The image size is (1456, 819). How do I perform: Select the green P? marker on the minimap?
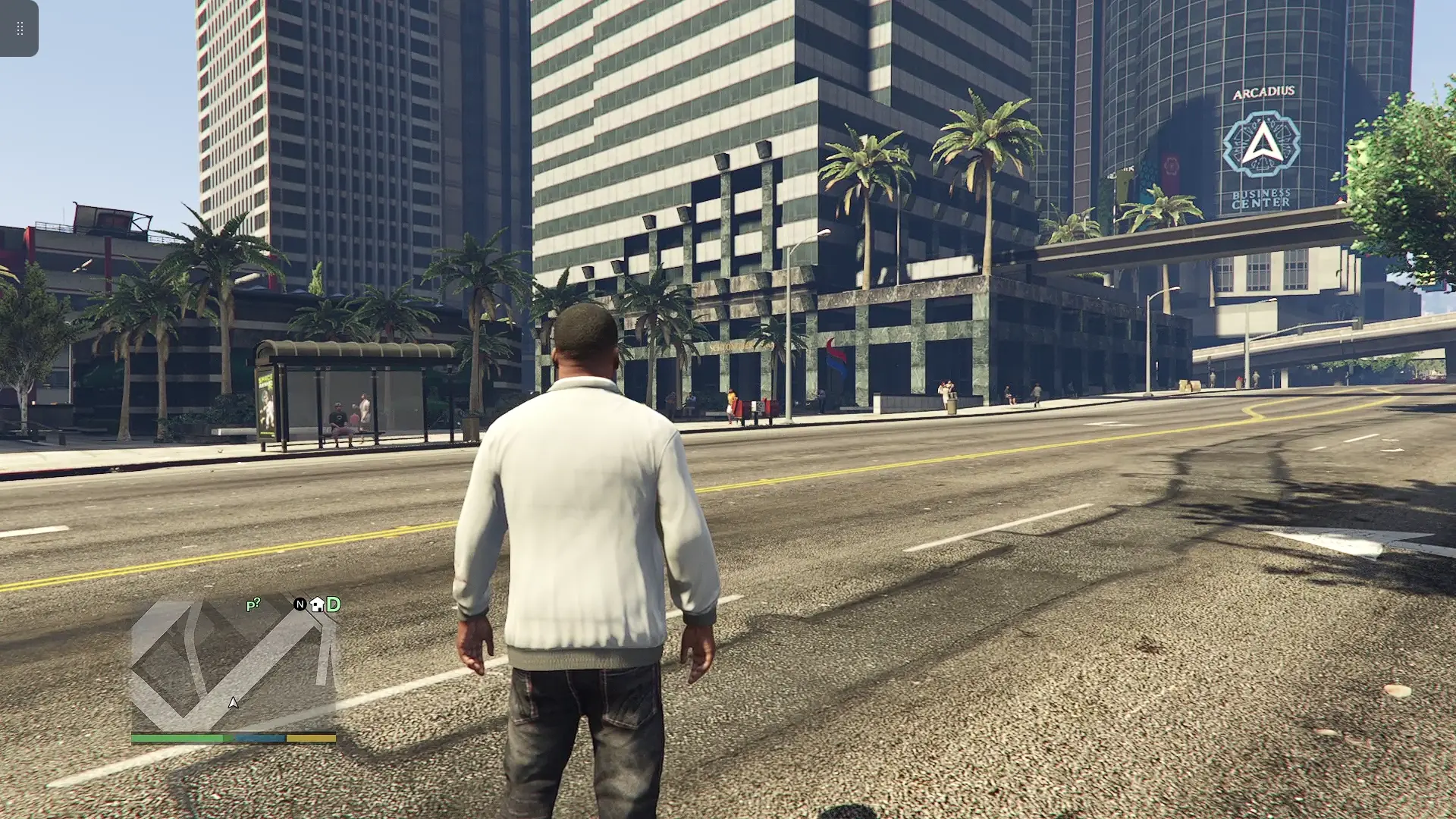coord(253,605)
